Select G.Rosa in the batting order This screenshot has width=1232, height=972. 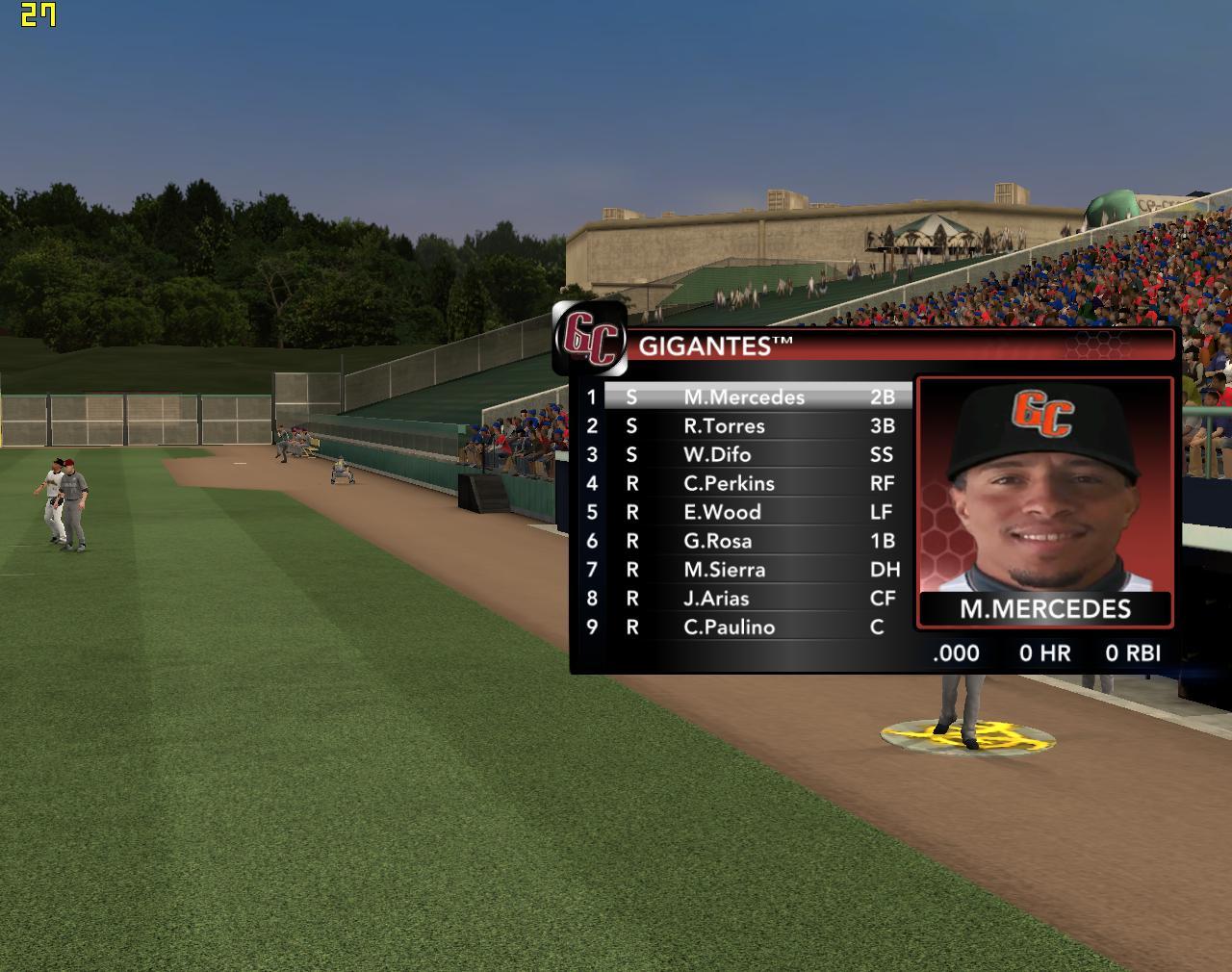[x=717, y=541]
